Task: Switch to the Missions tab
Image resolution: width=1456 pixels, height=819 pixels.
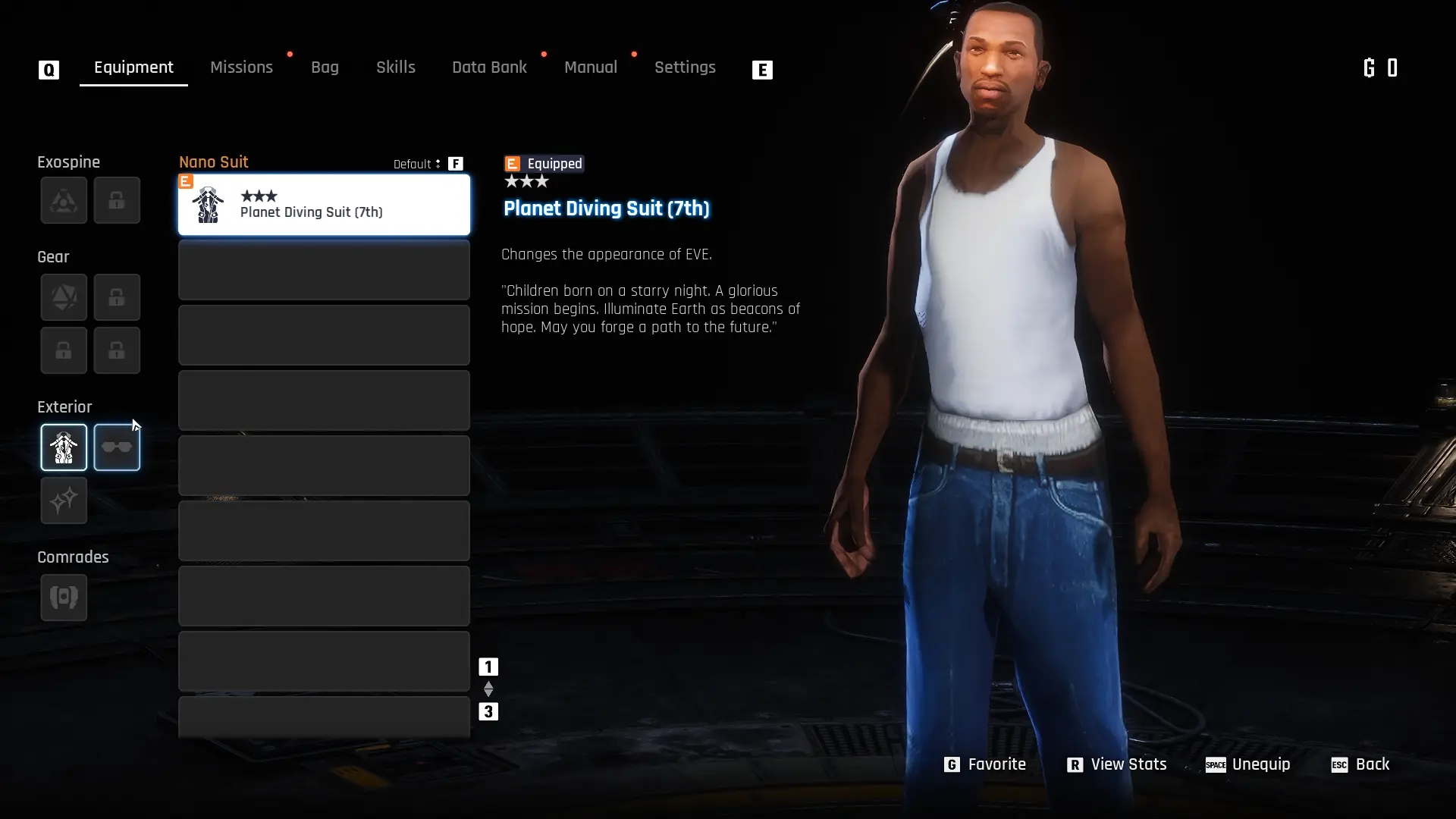Action: (x=241, y=67)
